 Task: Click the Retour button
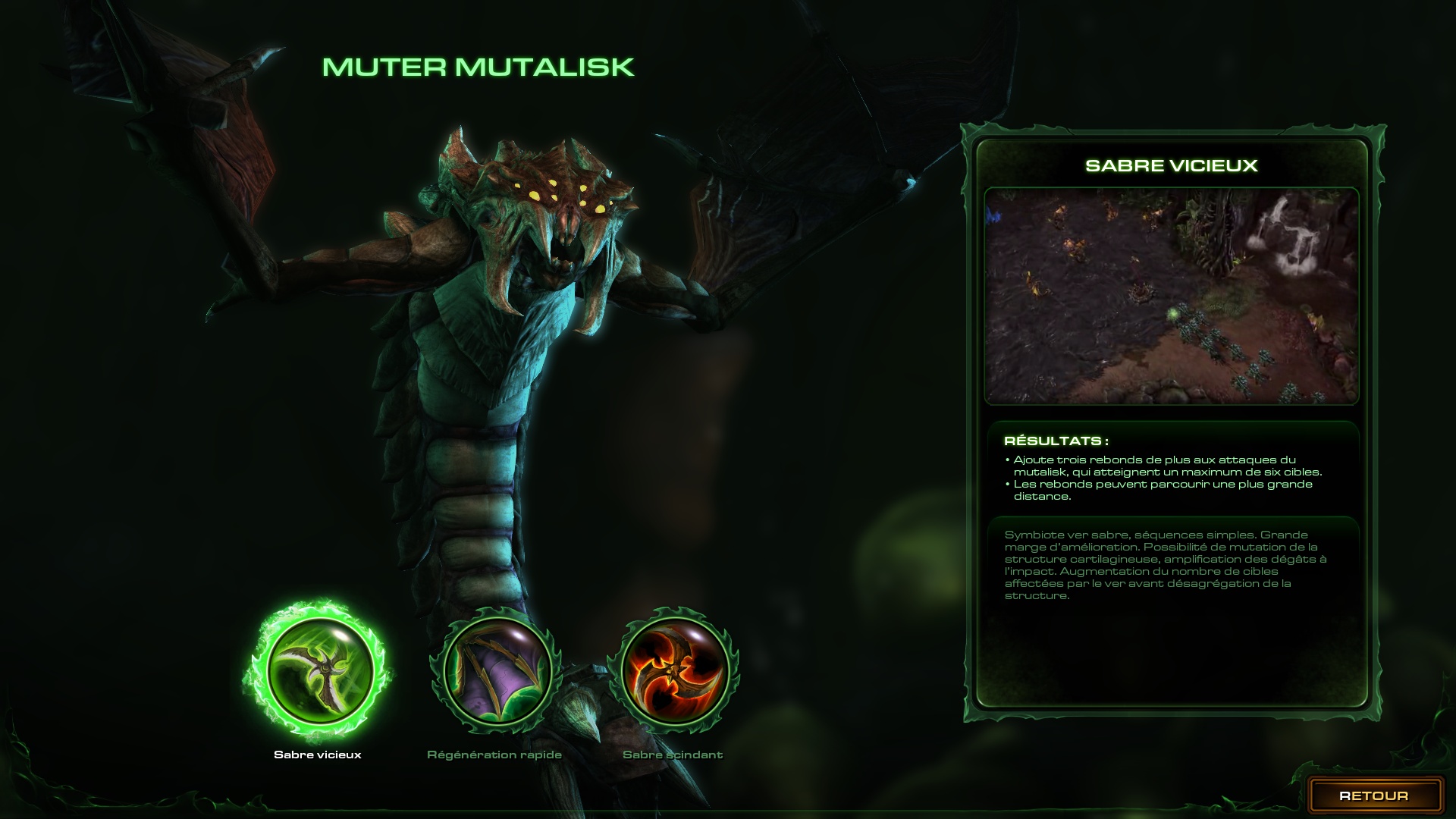click(x=1373, y=795)
